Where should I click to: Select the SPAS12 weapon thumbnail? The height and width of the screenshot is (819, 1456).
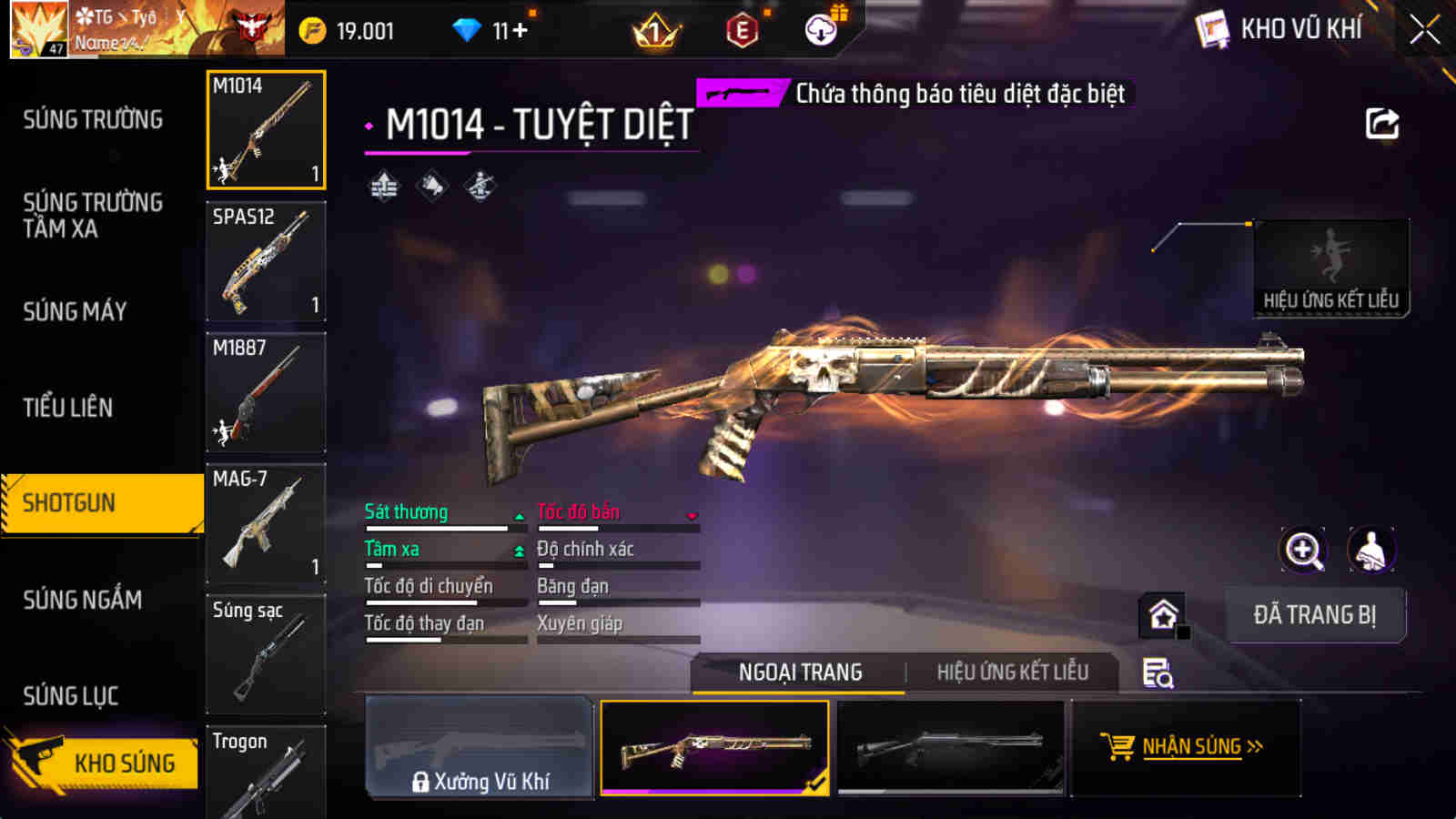click(265, 262)
